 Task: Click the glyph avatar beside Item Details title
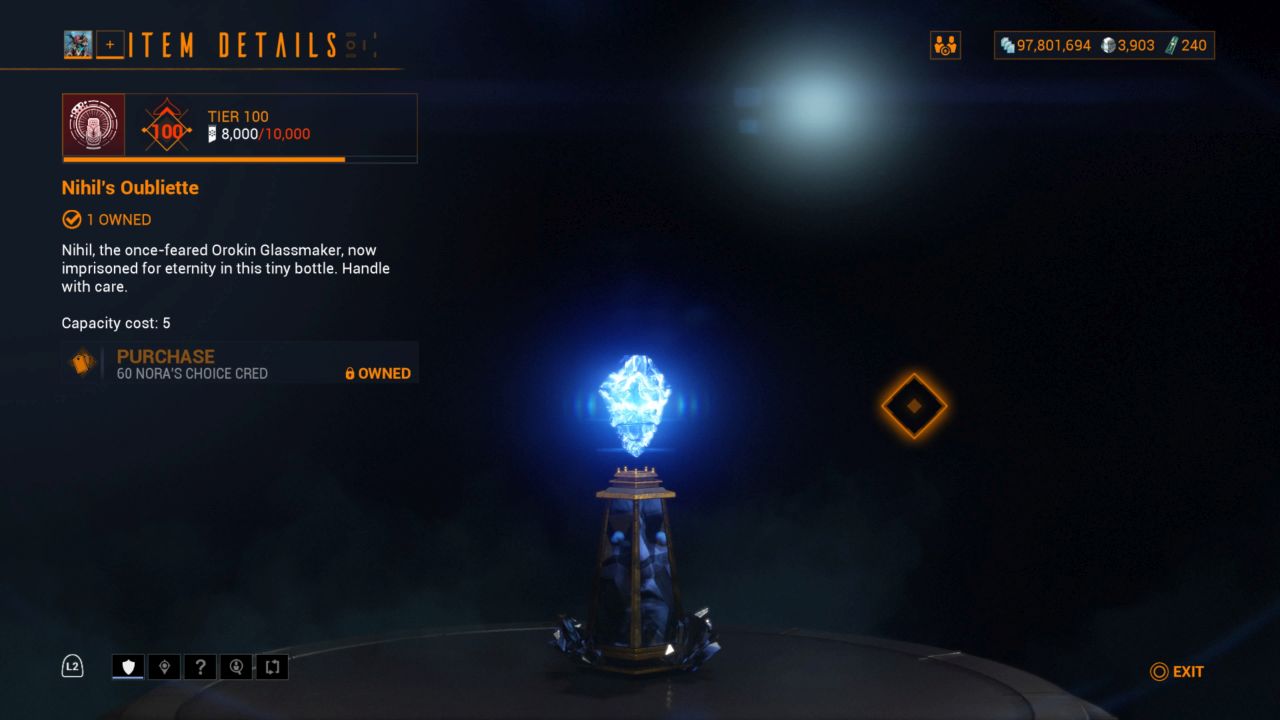(78, 44)
